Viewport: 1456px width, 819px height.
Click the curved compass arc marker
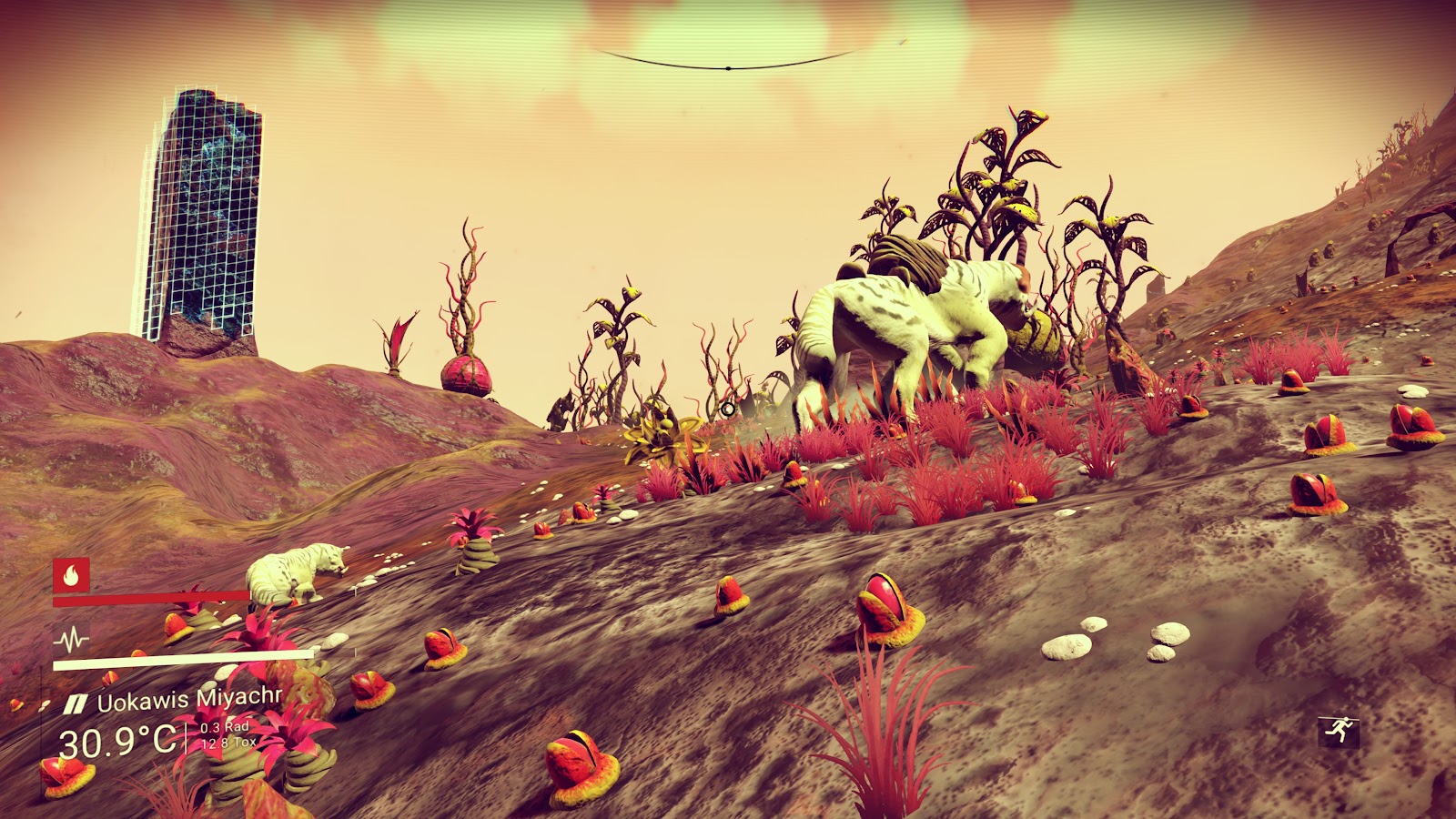[728, 66]
